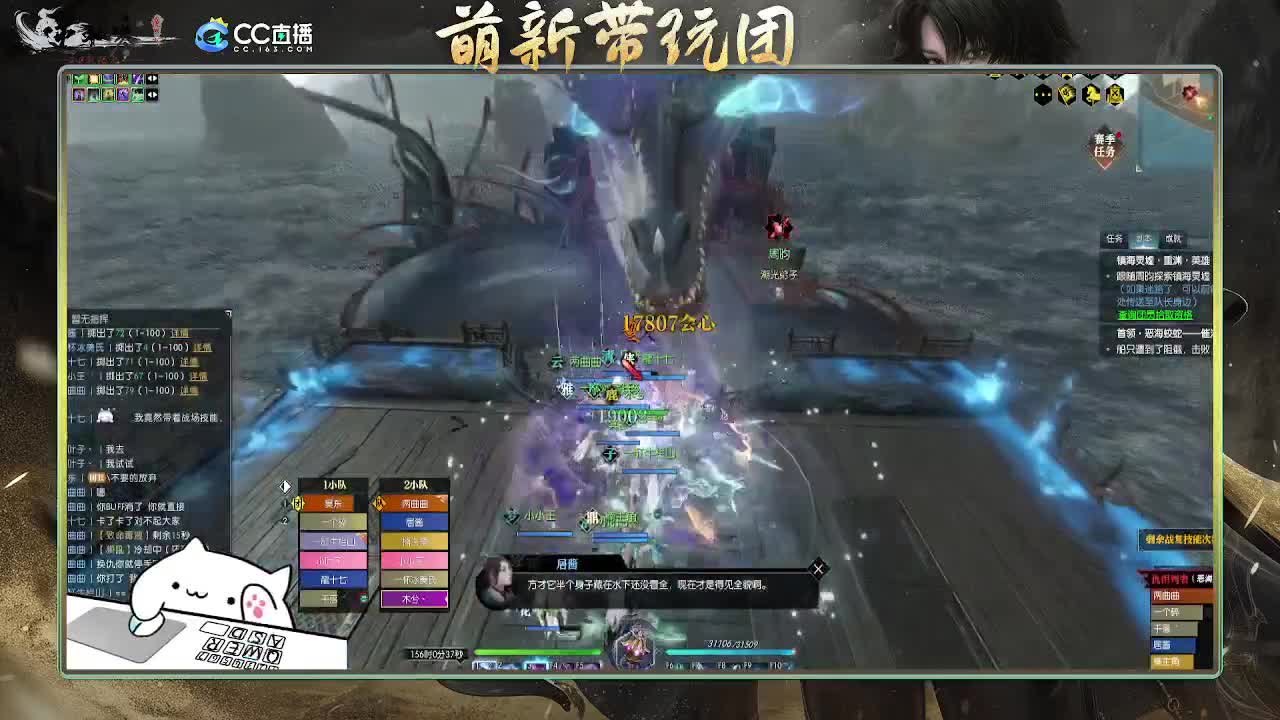
Task: Expand the second buff row arrows
Action: tap(152, 95)
